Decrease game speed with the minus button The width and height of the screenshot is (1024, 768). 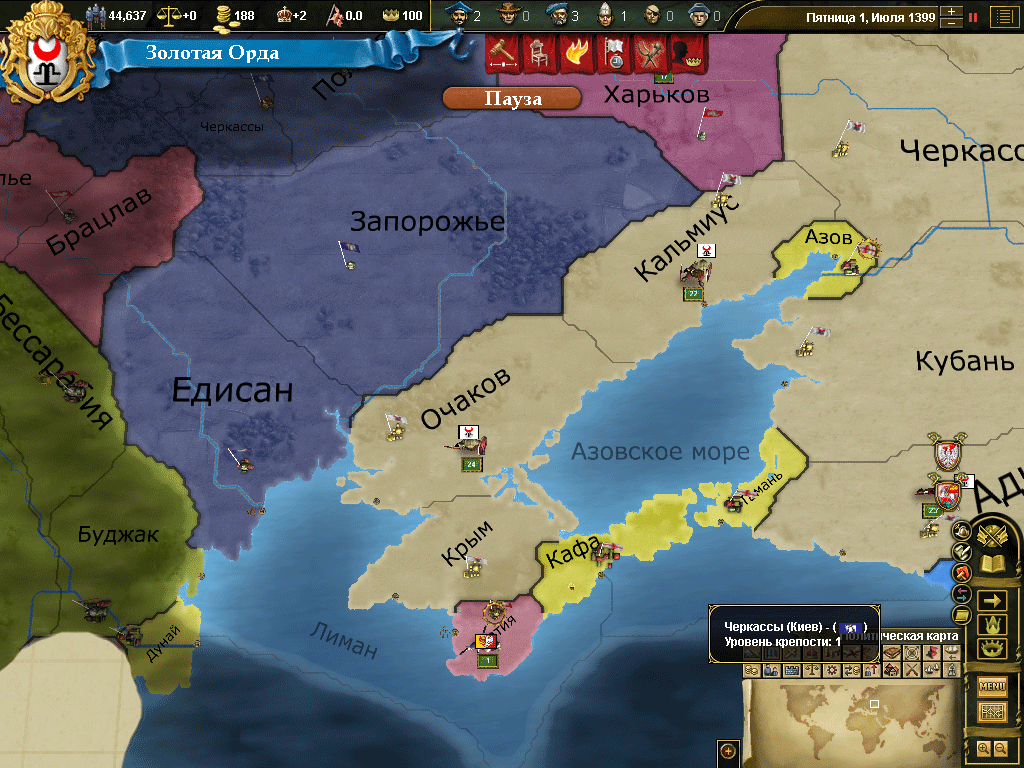pos(951,23)
